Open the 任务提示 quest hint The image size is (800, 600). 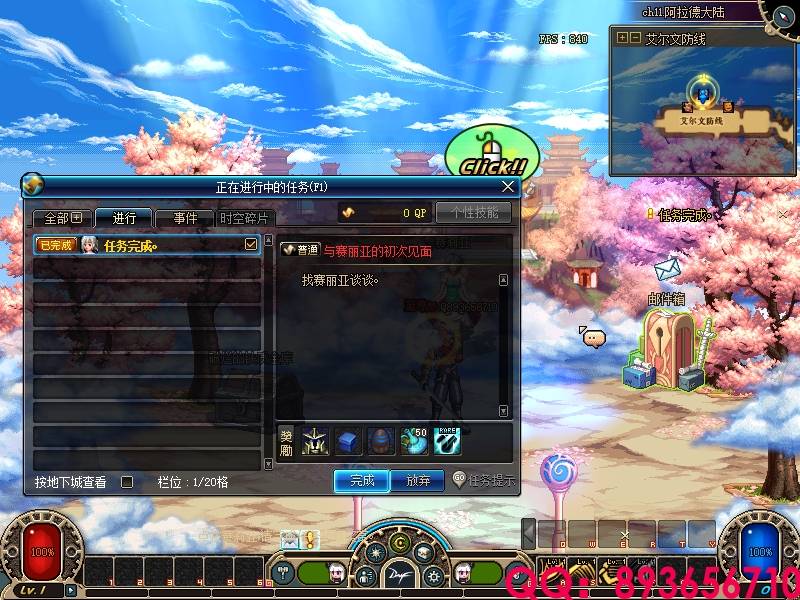[484, 480]
